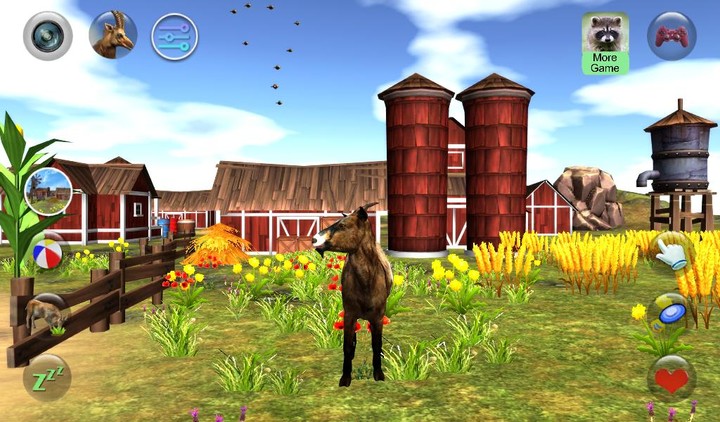The image size is (720, 422).
Task: Use the white glove petting bubble
Action: point(671,251)
